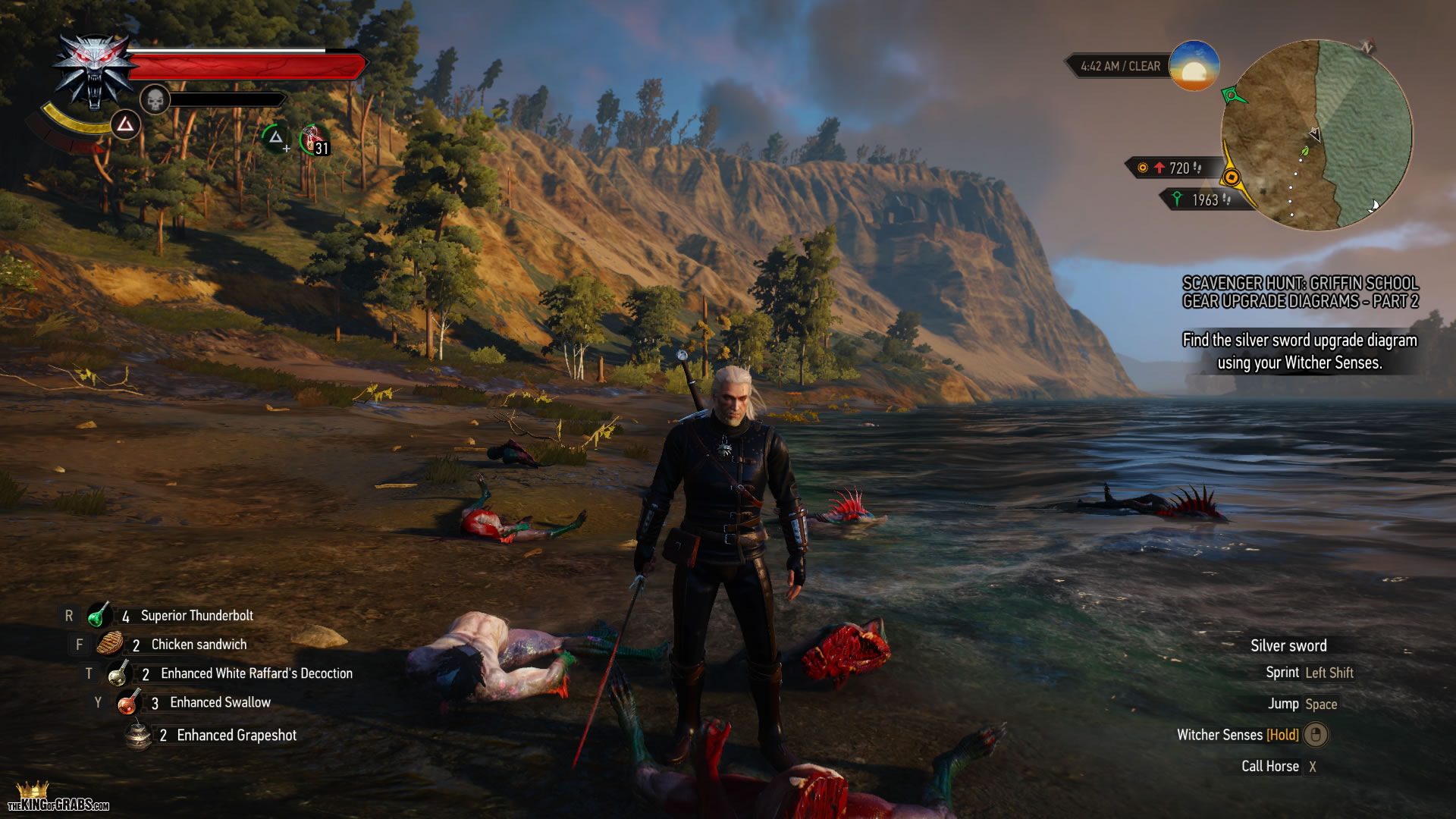Click the potion buff icon showing 31
Viewport: 1456px width, 819px height.
[315, 140]
